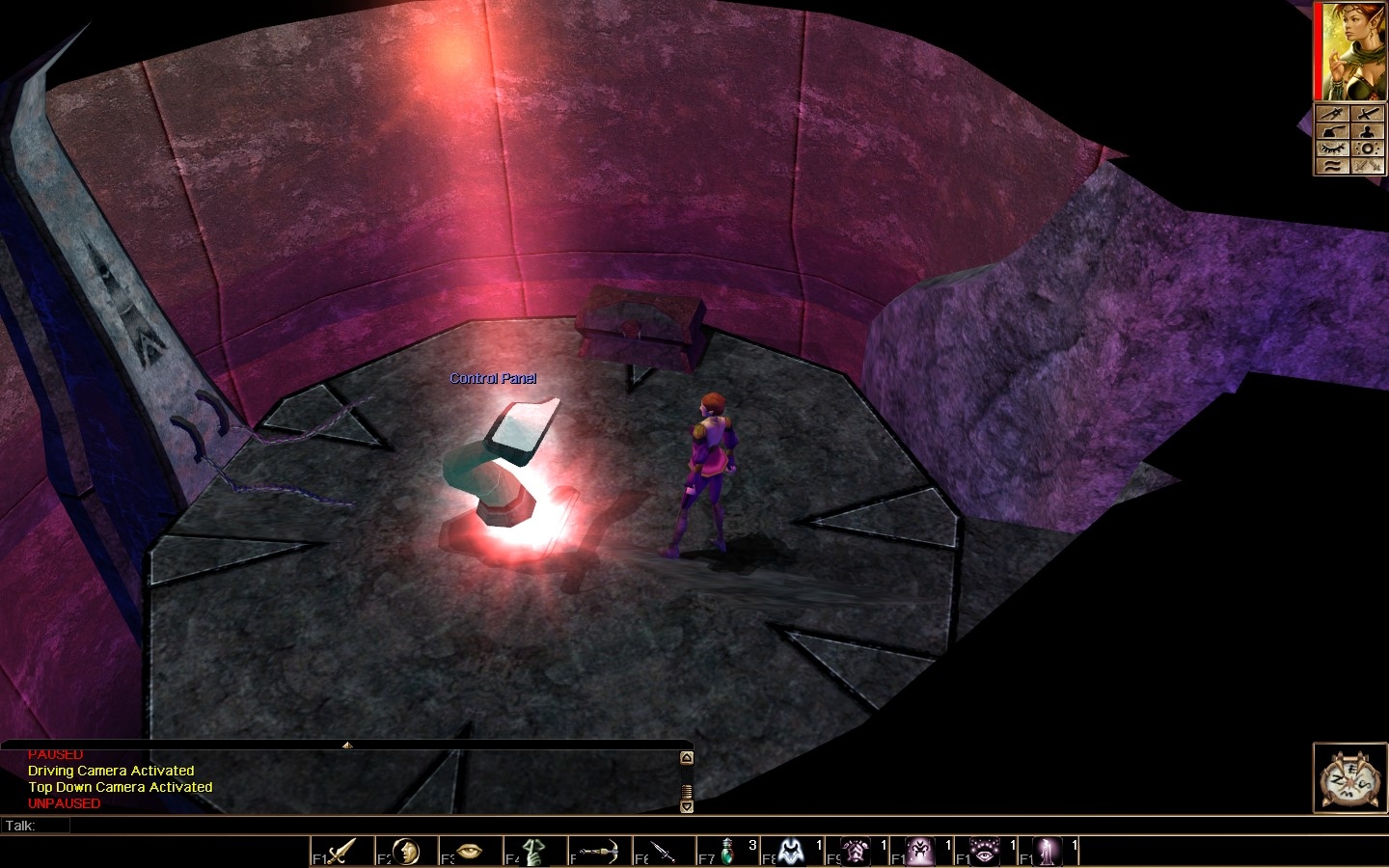This screenshot has height=868, width=1389.
Task: Activate the white glowing mask quickslot
Action: 792,852
